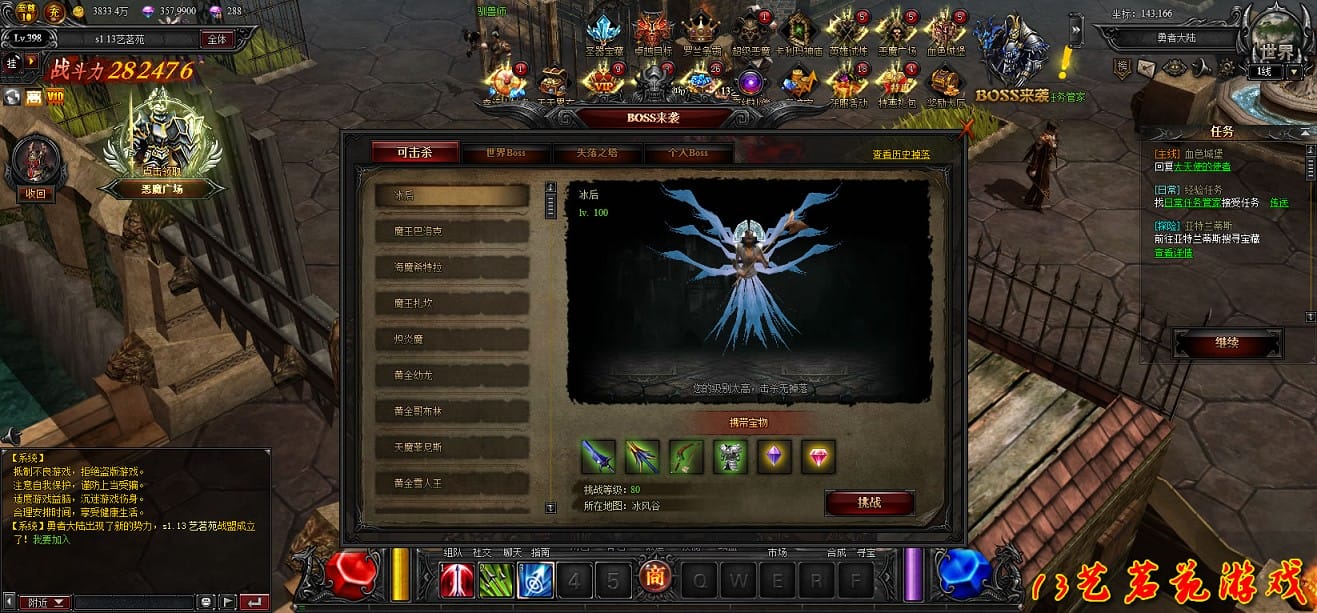
Task: Close the BOSS来袭 window
Action: point(965,128)
